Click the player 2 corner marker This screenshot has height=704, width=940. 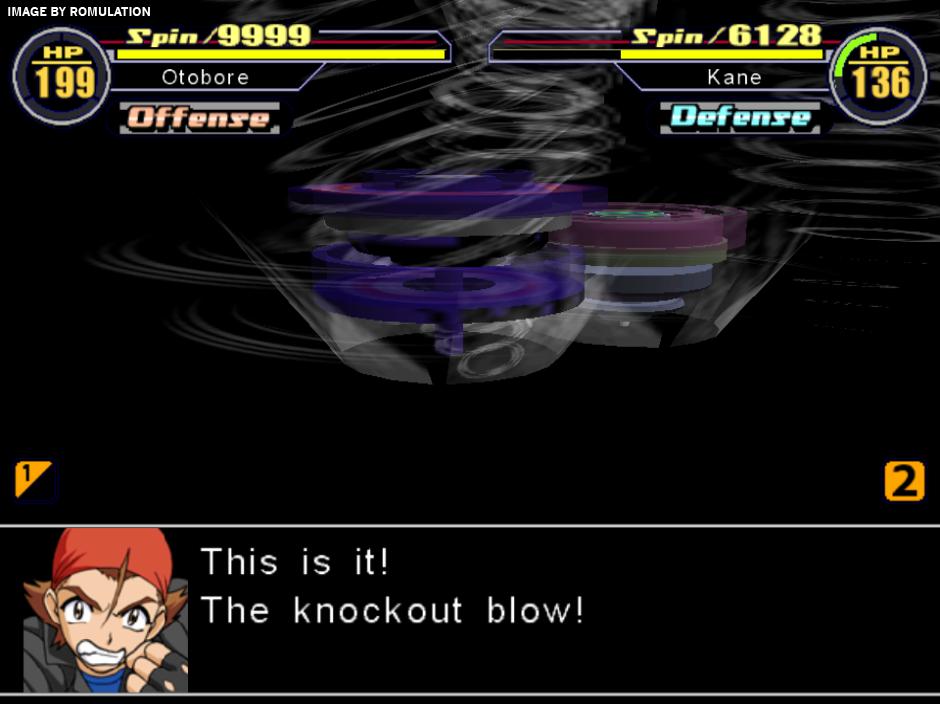pos(904,481)
